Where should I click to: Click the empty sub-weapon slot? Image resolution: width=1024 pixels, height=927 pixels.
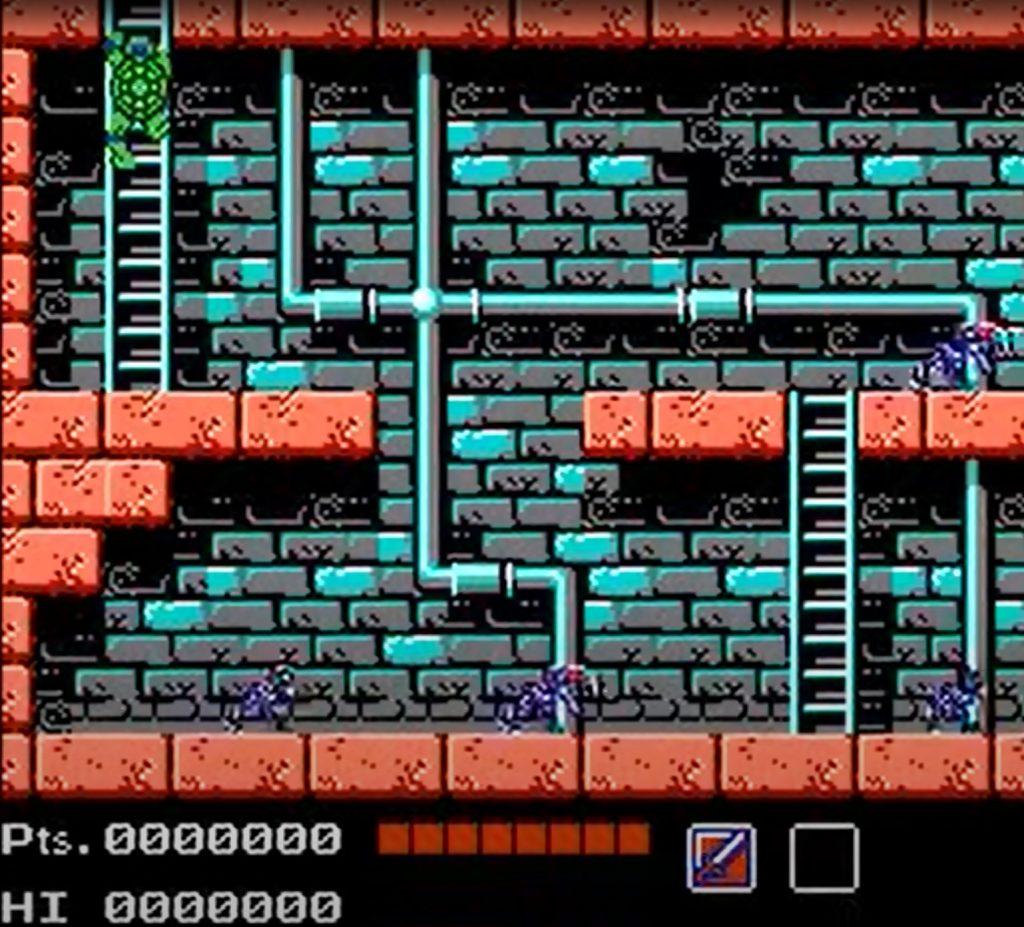click(823, 857)
